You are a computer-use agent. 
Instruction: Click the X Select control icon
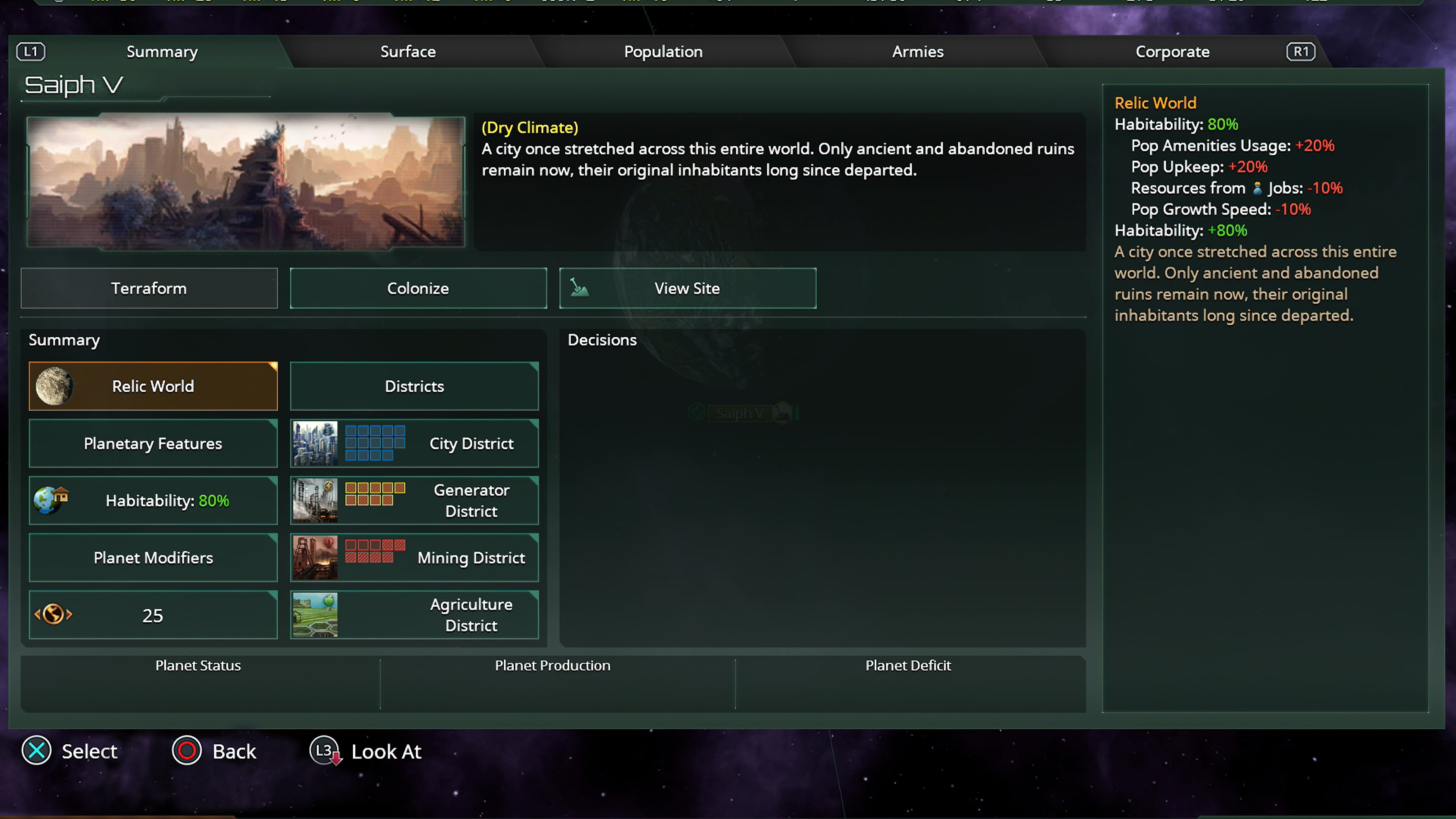36,751
